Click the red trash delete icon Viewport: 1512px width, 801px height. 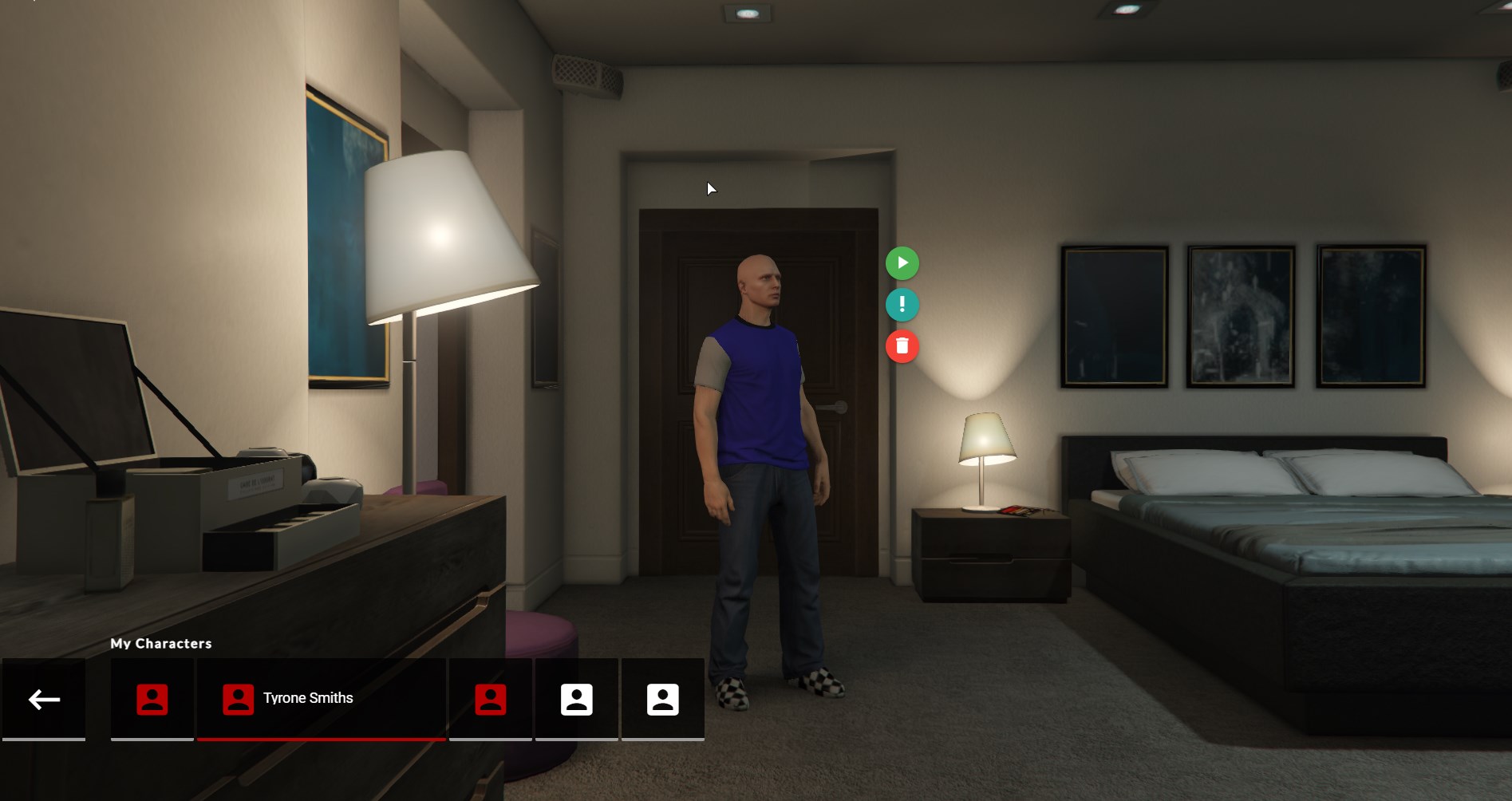point(902,347)
